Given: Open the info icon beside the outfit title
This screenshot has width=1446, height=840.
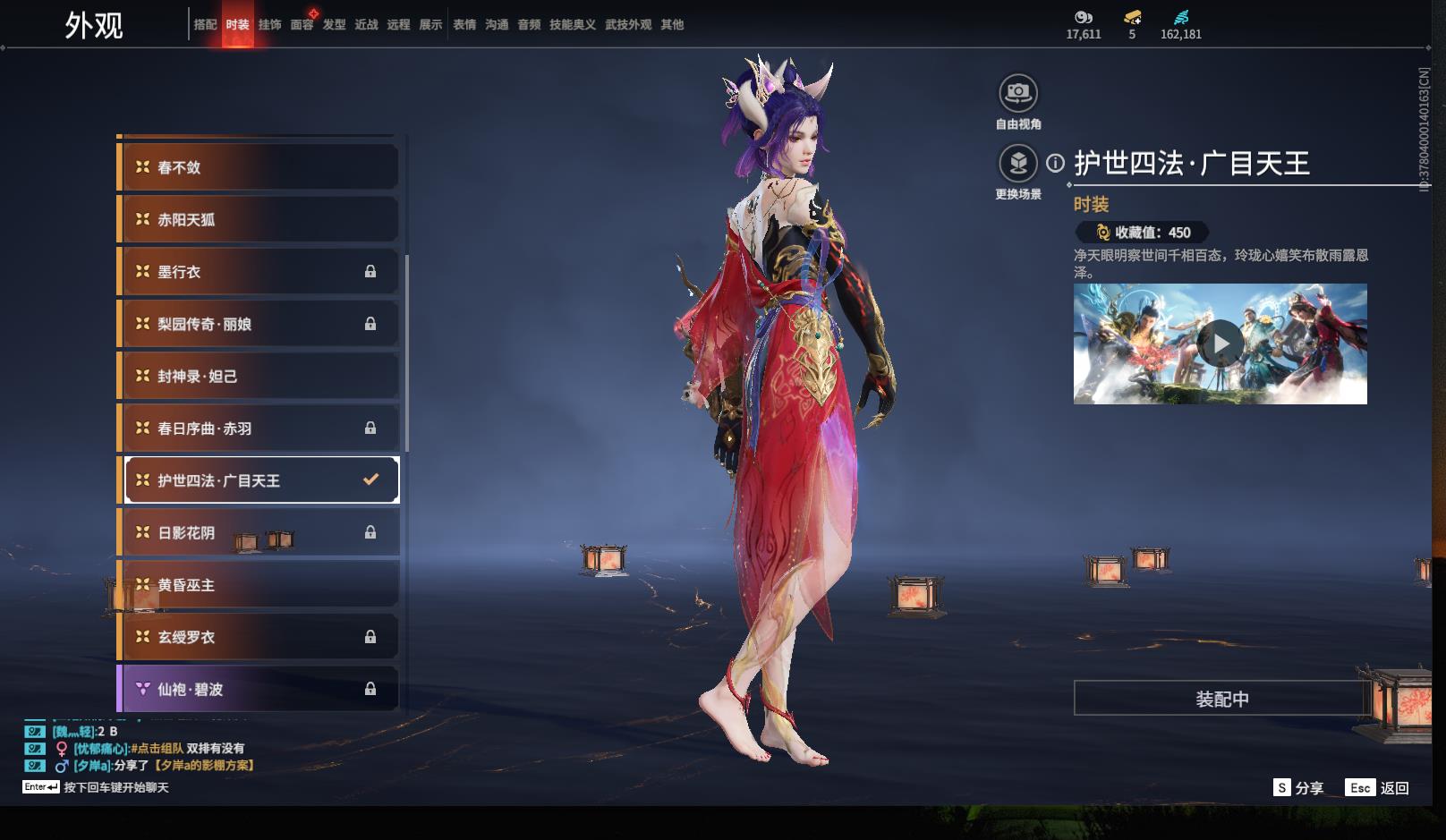Looking at the screenshot, I should 1056,163.
